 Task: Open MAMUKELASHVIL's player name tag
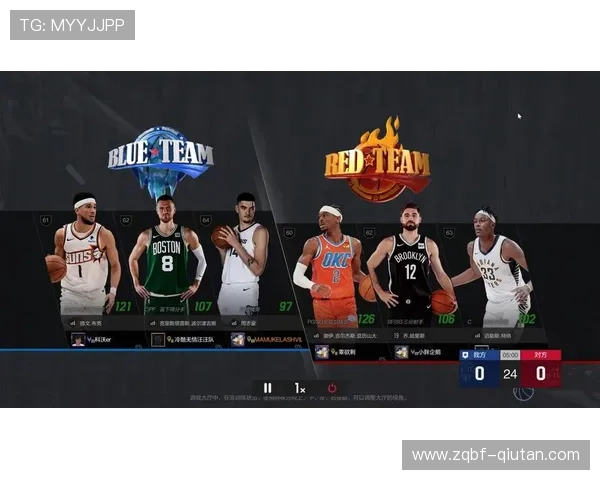(x=266, y=340)
